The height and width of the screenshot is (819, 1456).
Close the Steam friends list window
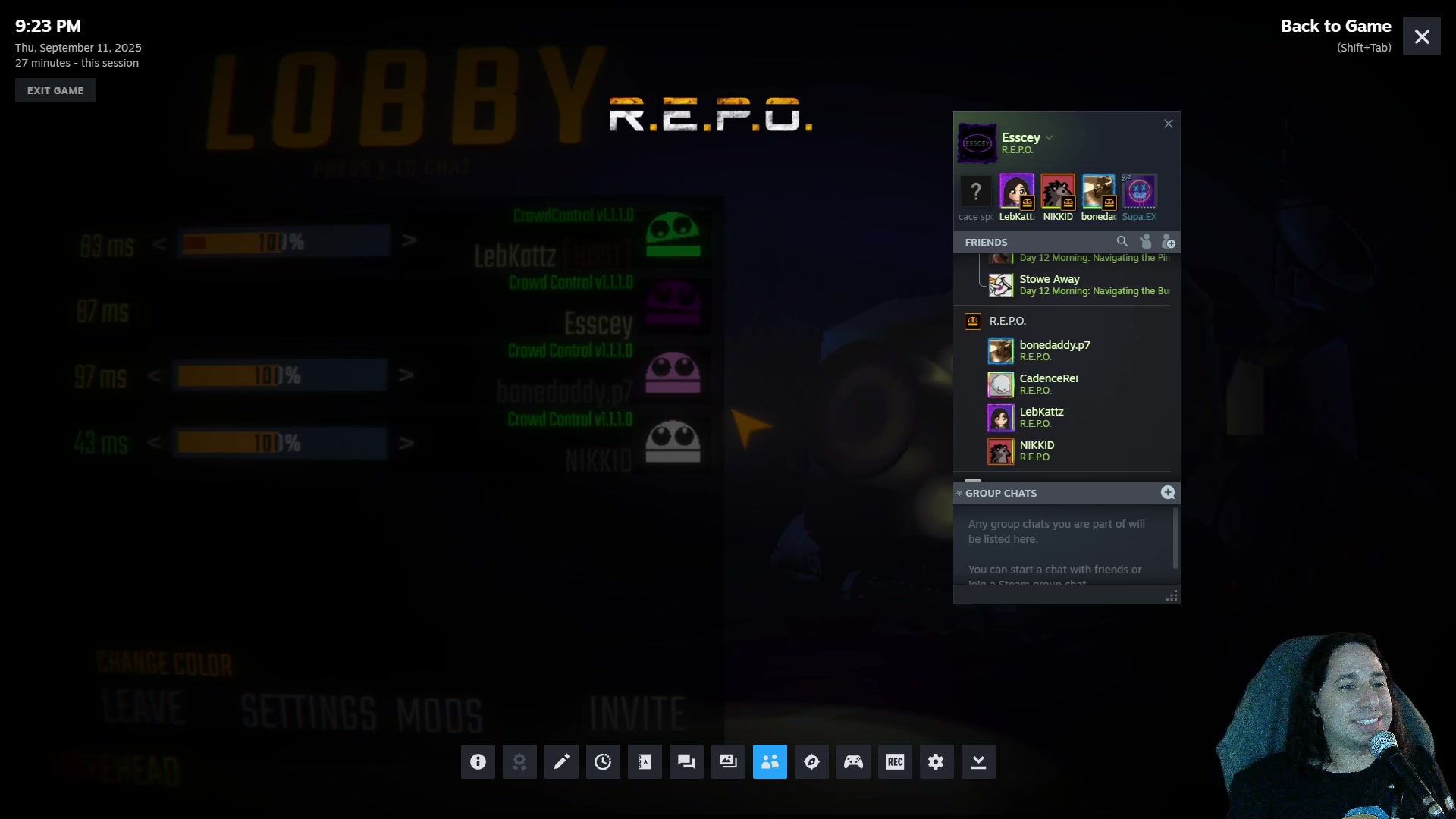click(x=1169, y=124)
